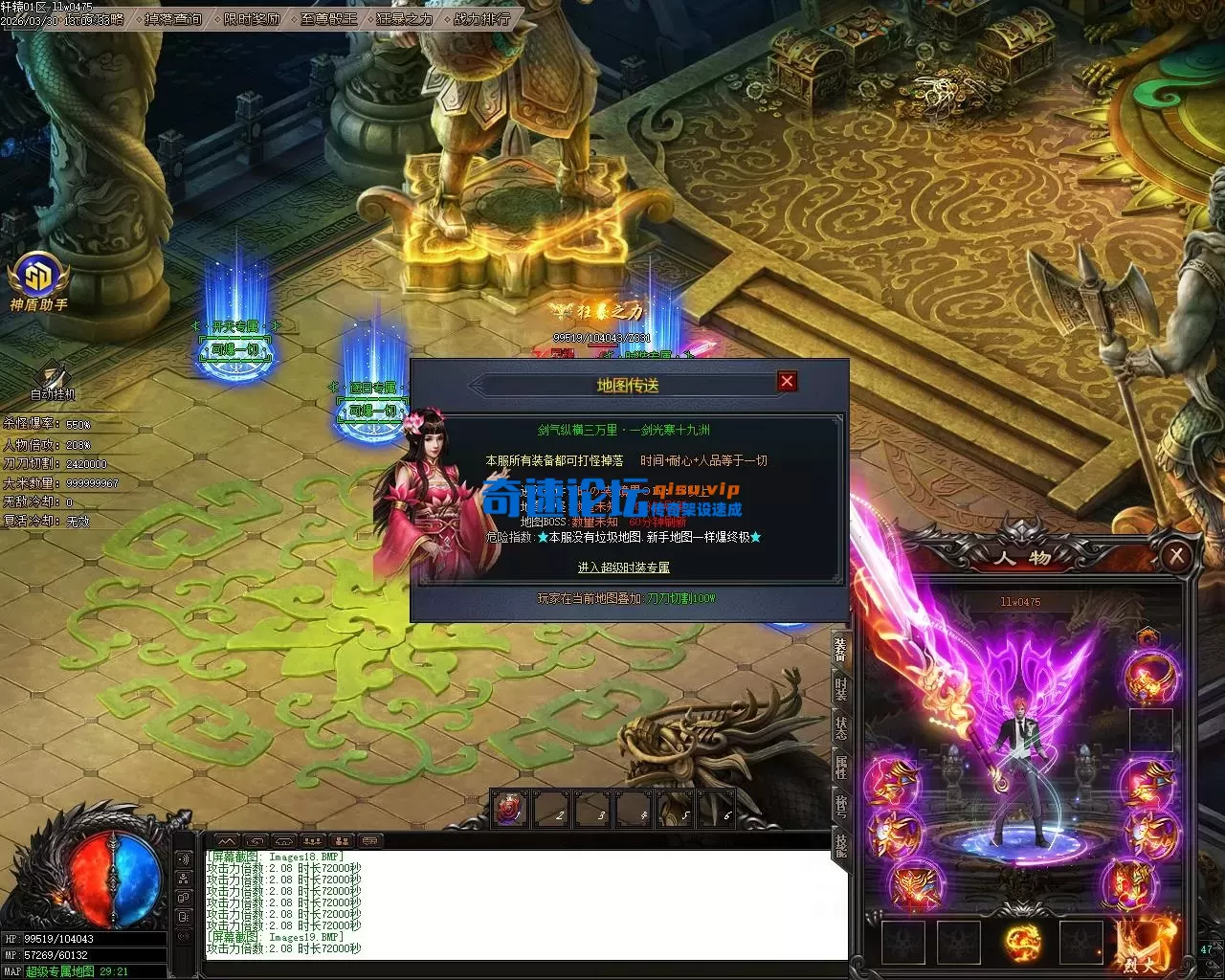Switch to the 技能 tab
The image size is (1225, 980).
point(840,844)
